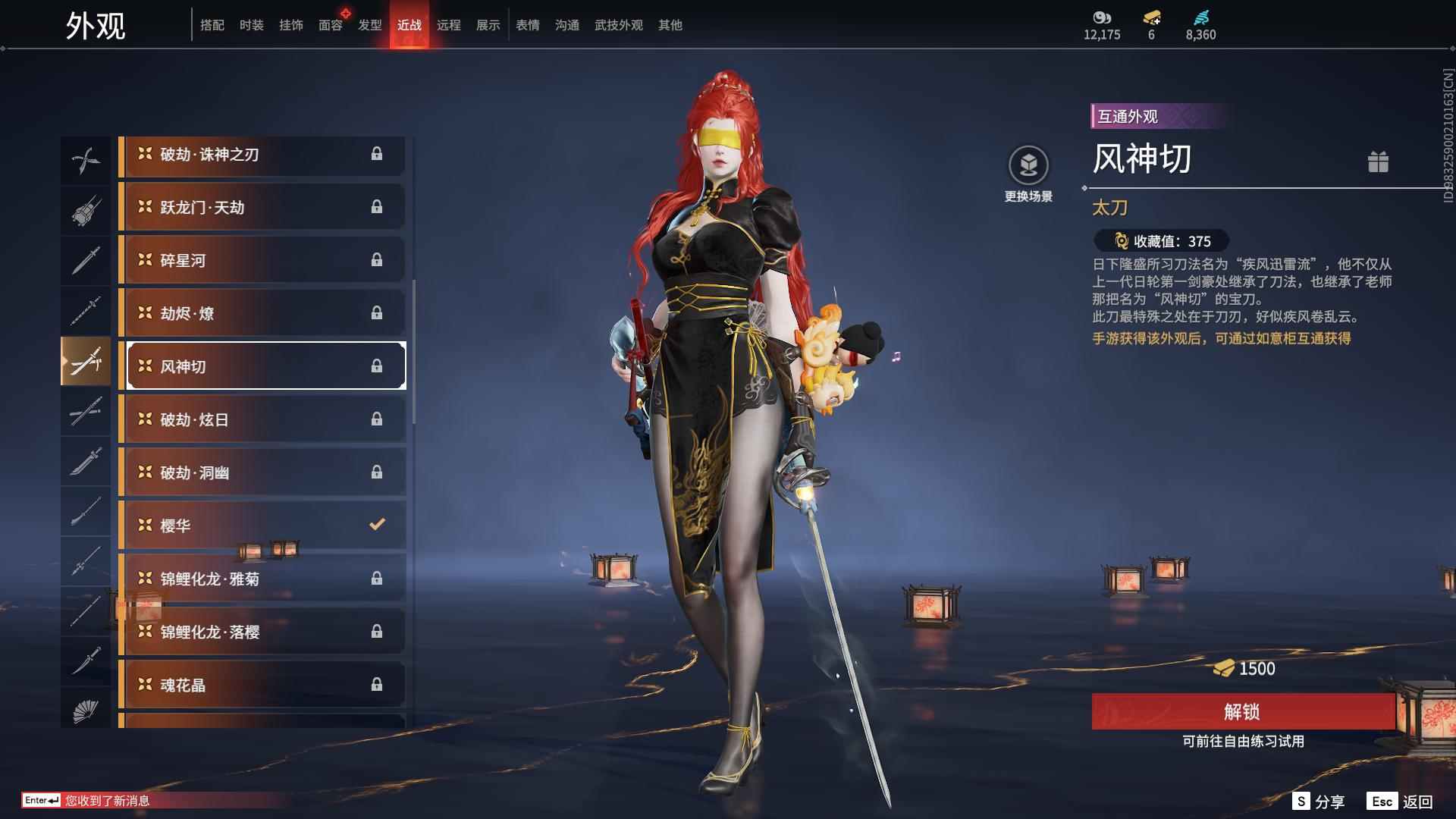Go to the 面容 tab
This screenshot has height=819, width=1456.
pos(330,25)
